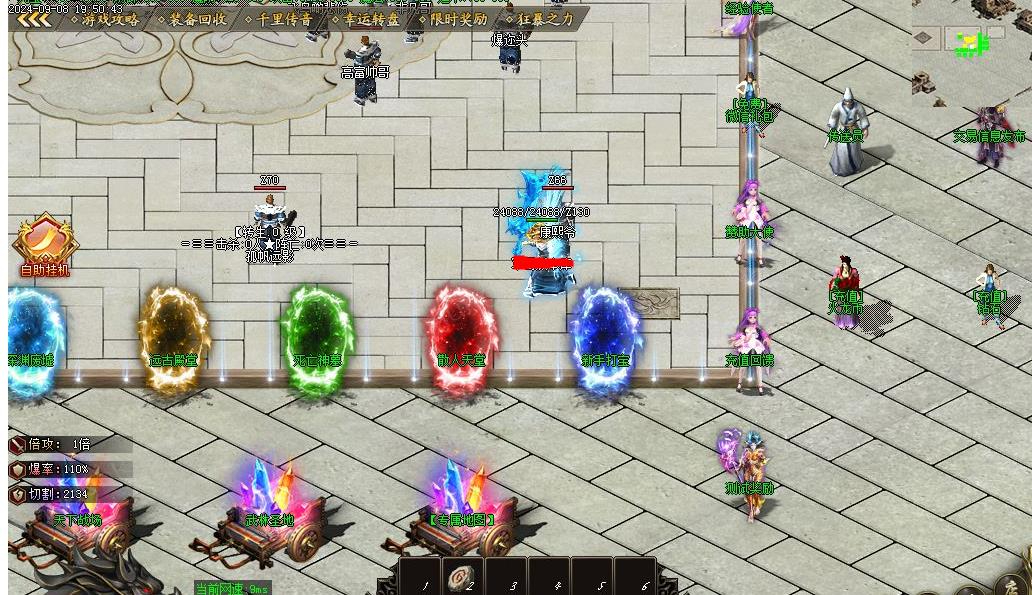Select the 千里传音 broadcast option
This screenshot has height=595, width=1032.
point(283,19)
